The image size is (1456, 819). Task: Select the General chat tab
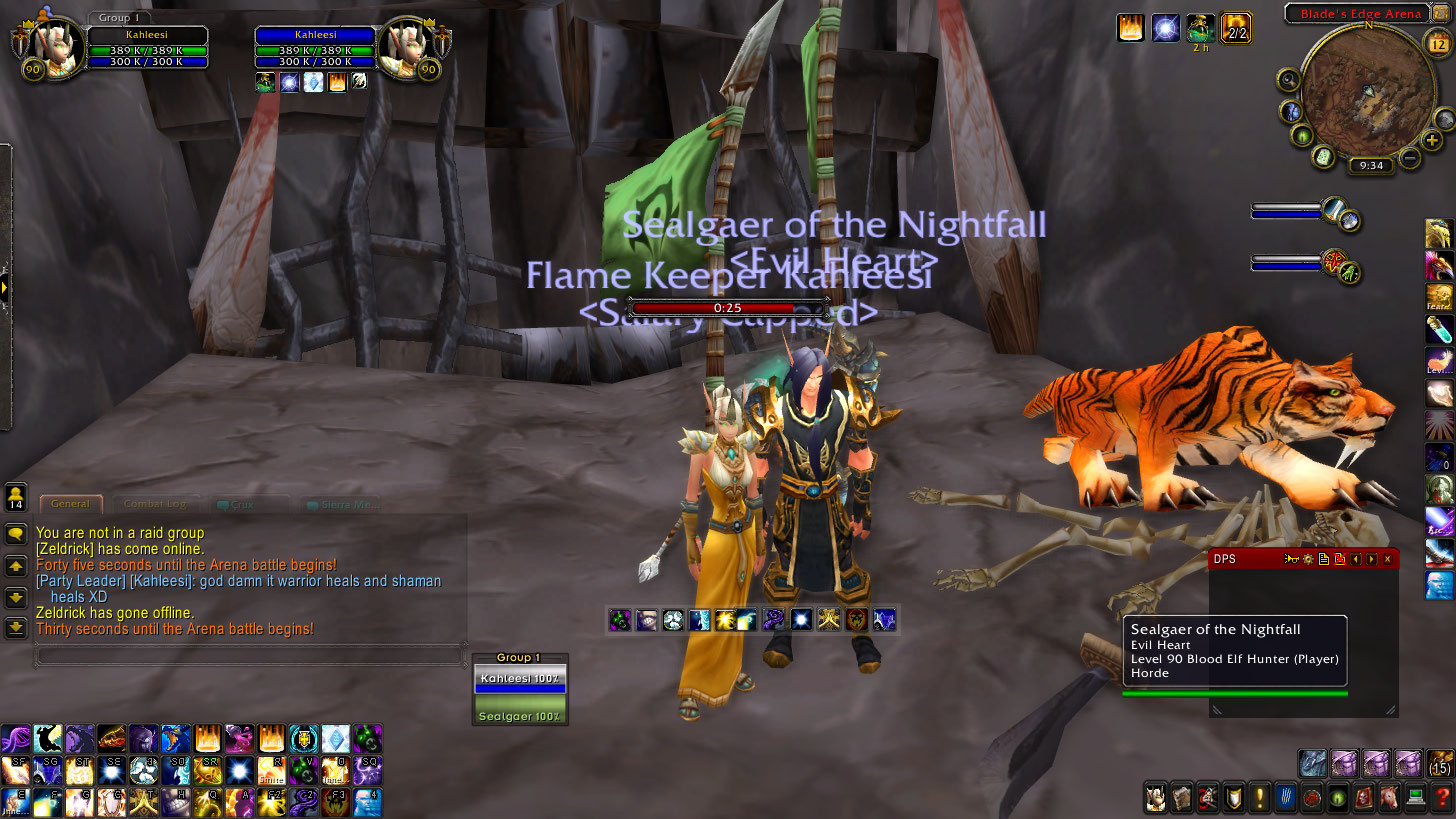70,504
